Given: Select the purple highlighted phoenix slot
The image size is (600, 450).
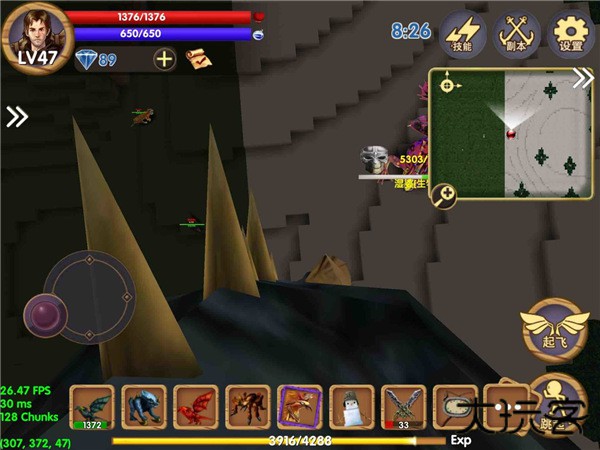Looking at the screenshot, I should point(300,407).
